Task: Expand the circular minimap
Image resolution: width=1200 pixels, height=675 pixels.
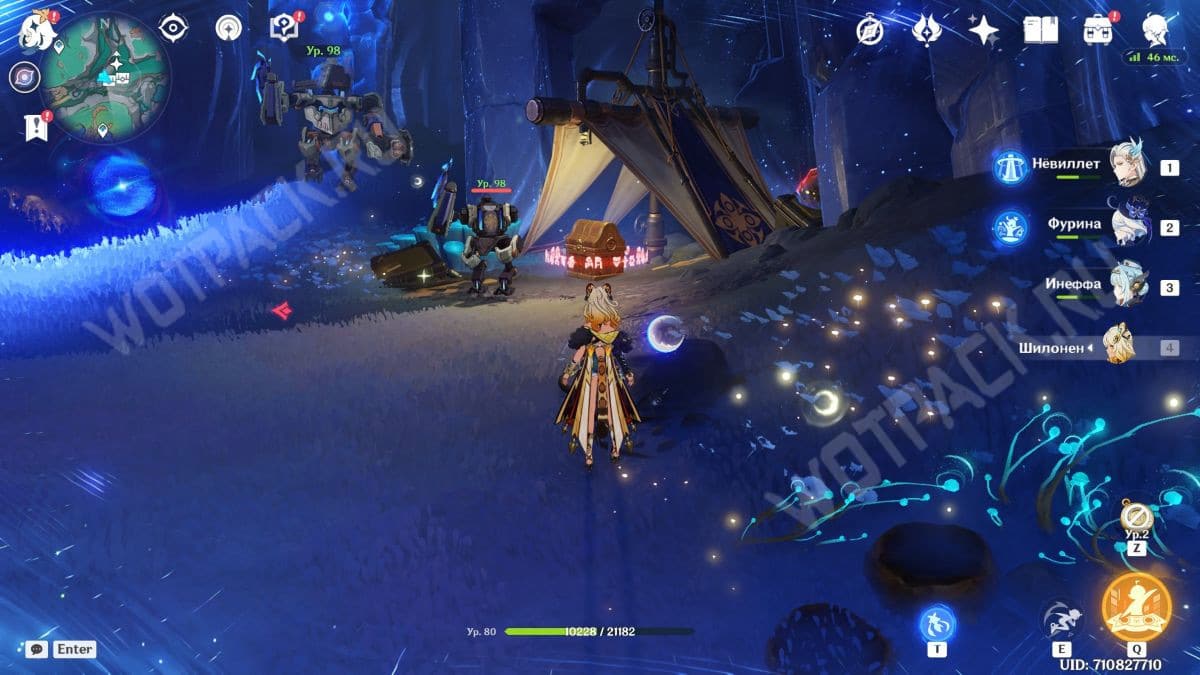Action: click(x=104, y=77)
